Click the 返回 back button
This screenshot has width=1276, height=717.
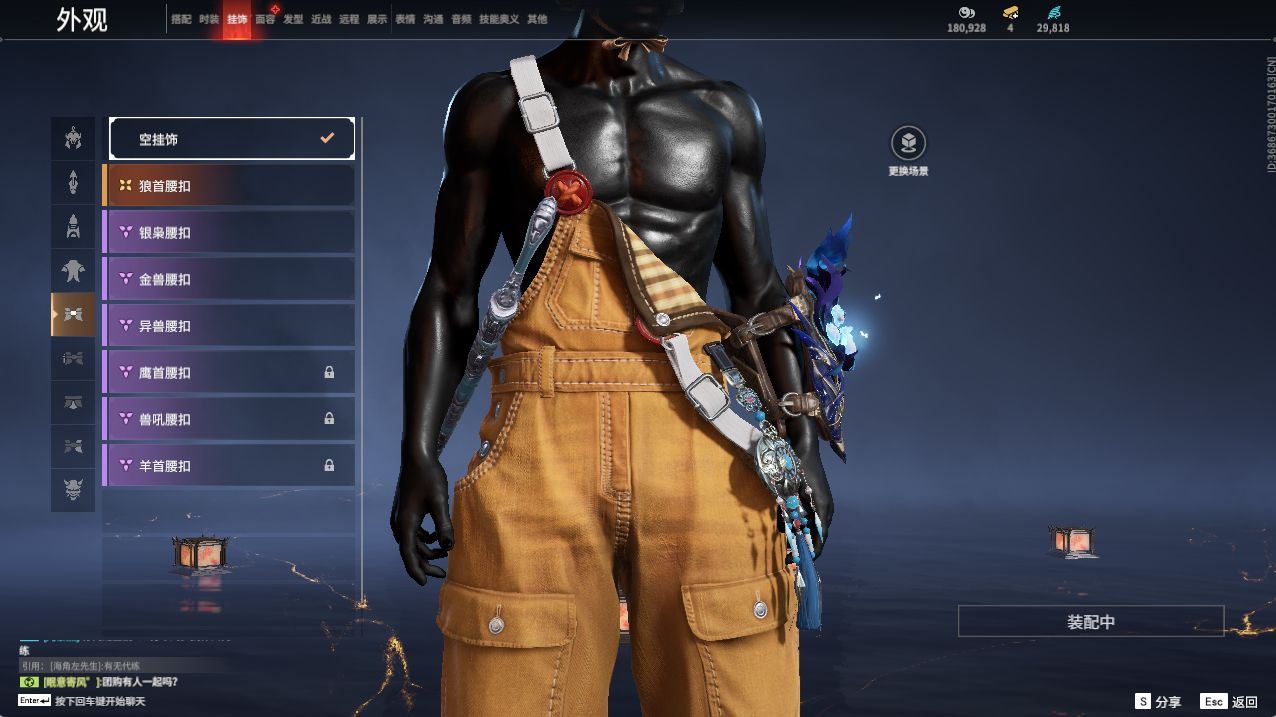click(1230, 702)
